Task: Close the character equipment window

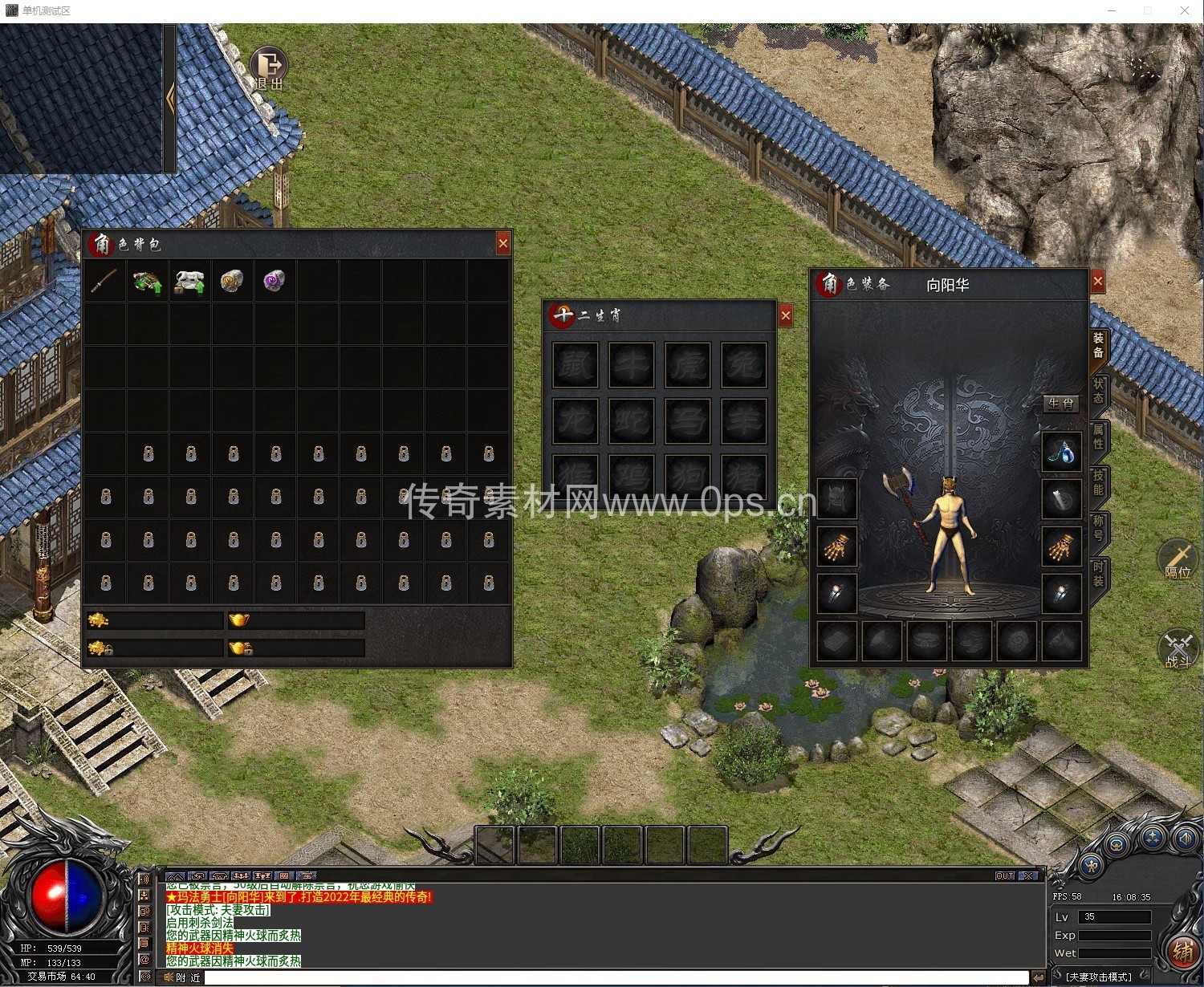Action: click(x=1098, y=281)
